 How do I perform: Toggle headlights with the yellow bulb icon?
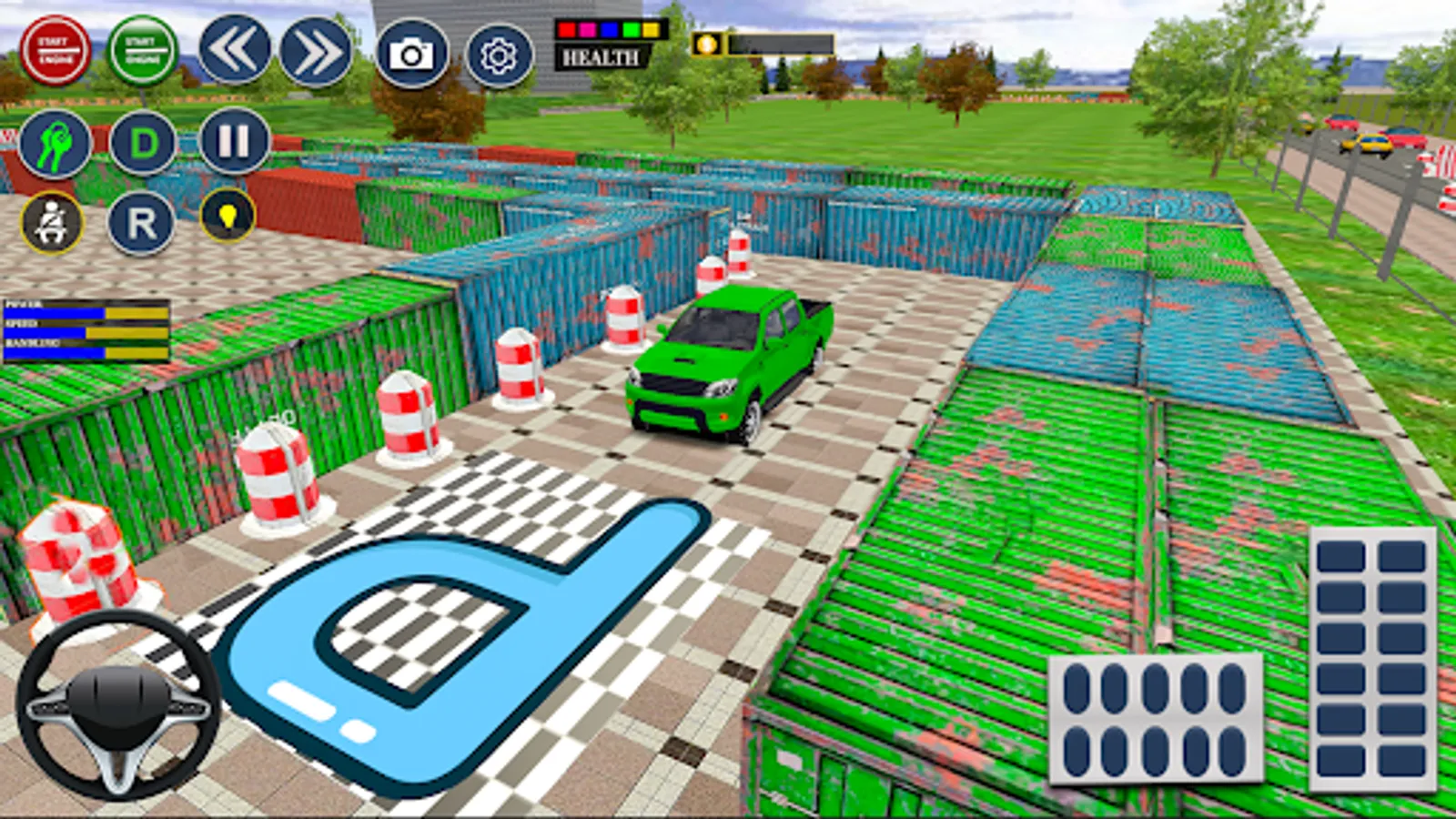(x=227, y=216)
